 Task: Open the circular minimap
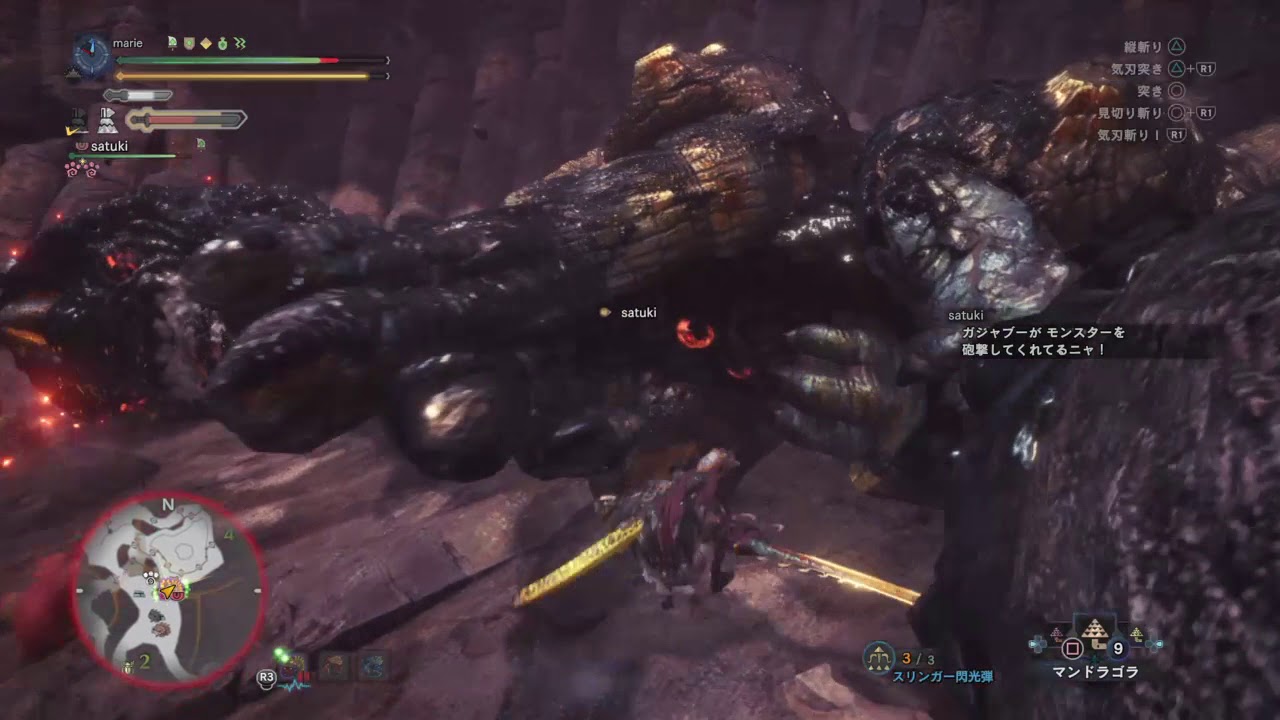pyautogui.click(x=169, y=590)
